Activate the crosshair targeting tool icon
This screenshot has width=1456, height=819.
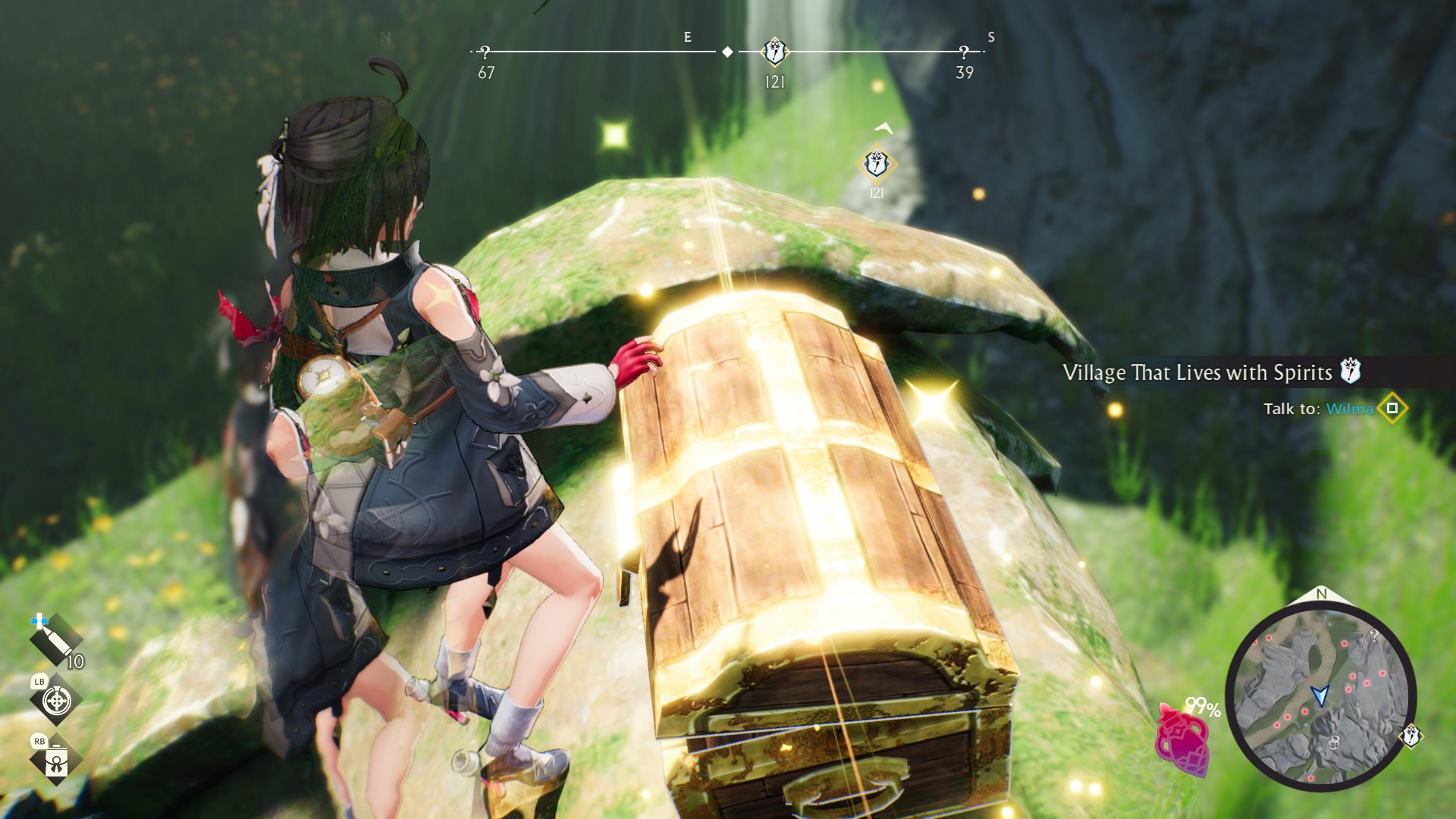tap(56, 701)
